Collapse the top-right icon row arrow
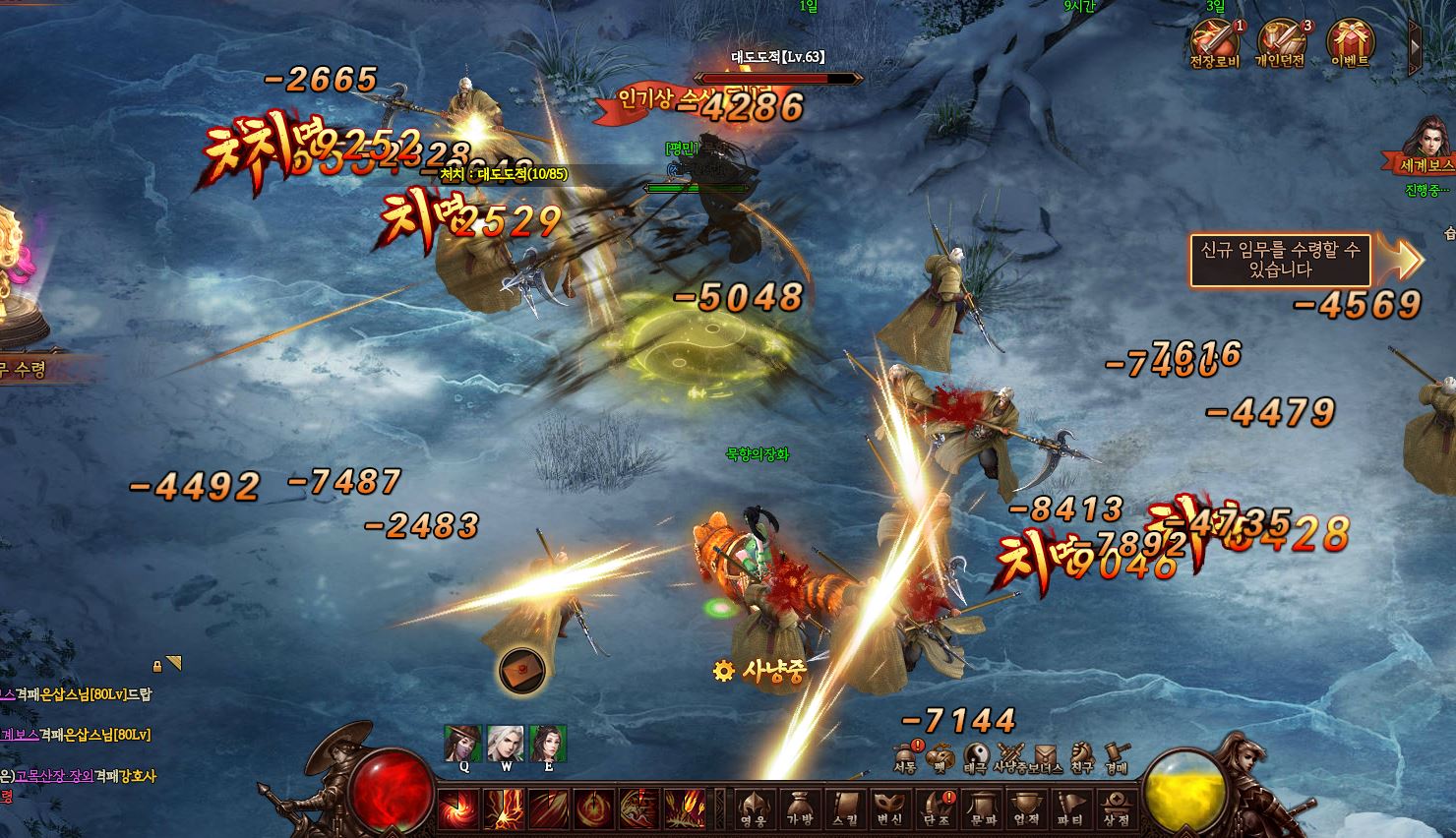This screenshot has width=1456, height=838. coord(1415,45)
